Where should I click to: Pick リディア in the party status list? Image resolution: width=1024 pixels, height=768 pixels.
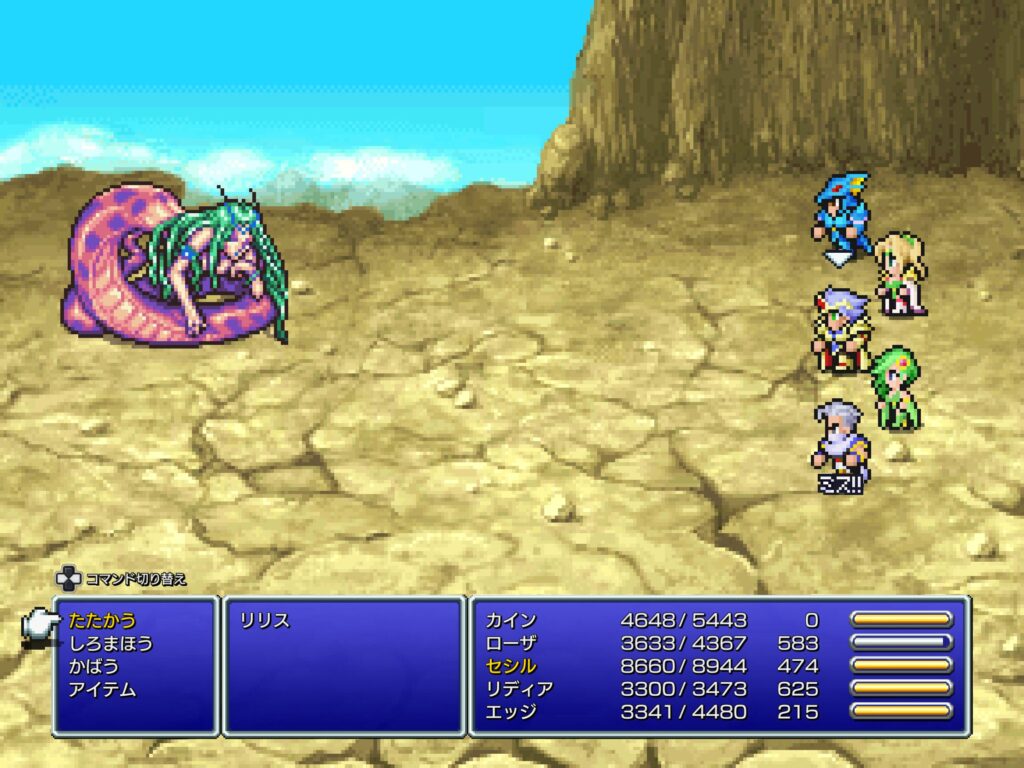pos(520,689)
